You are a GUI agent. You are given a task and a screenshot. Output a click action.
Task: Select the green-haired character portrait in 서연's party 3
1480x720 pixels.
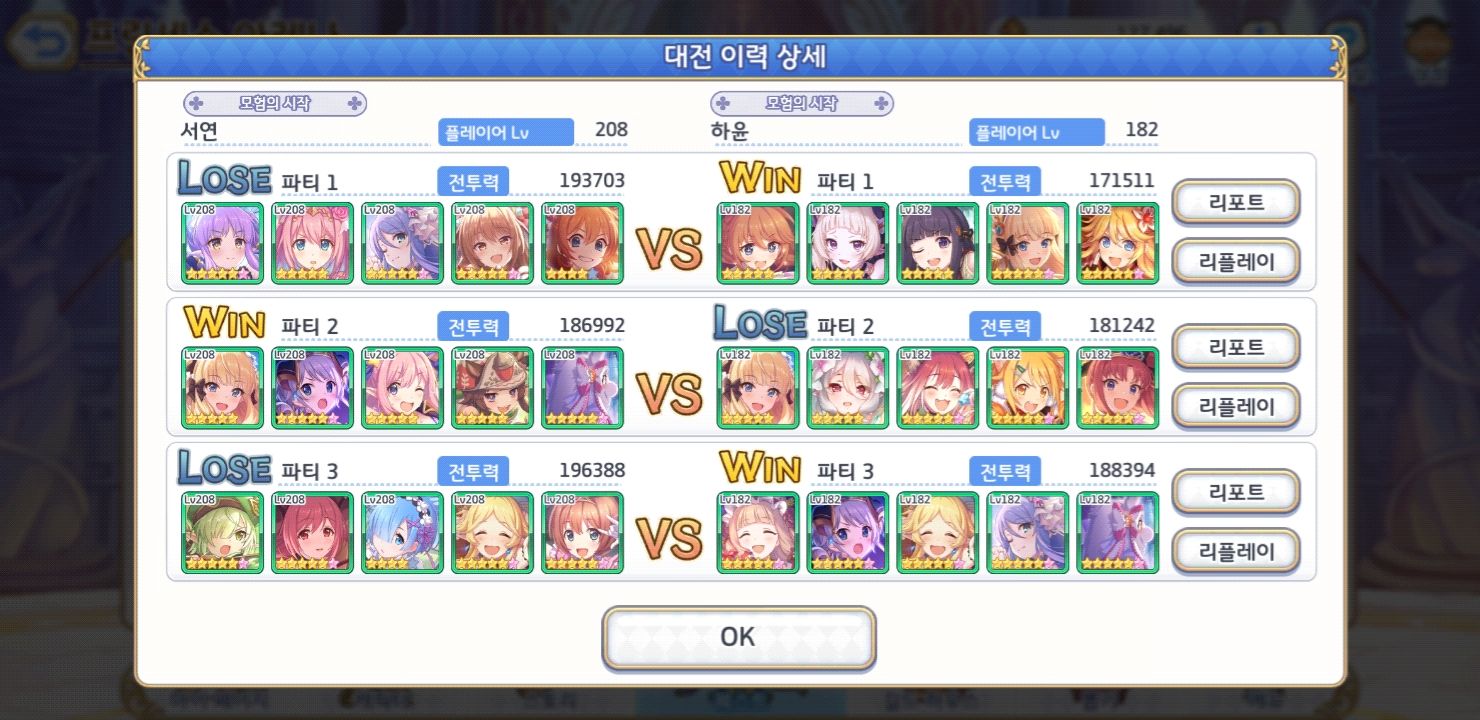(222, 533)
